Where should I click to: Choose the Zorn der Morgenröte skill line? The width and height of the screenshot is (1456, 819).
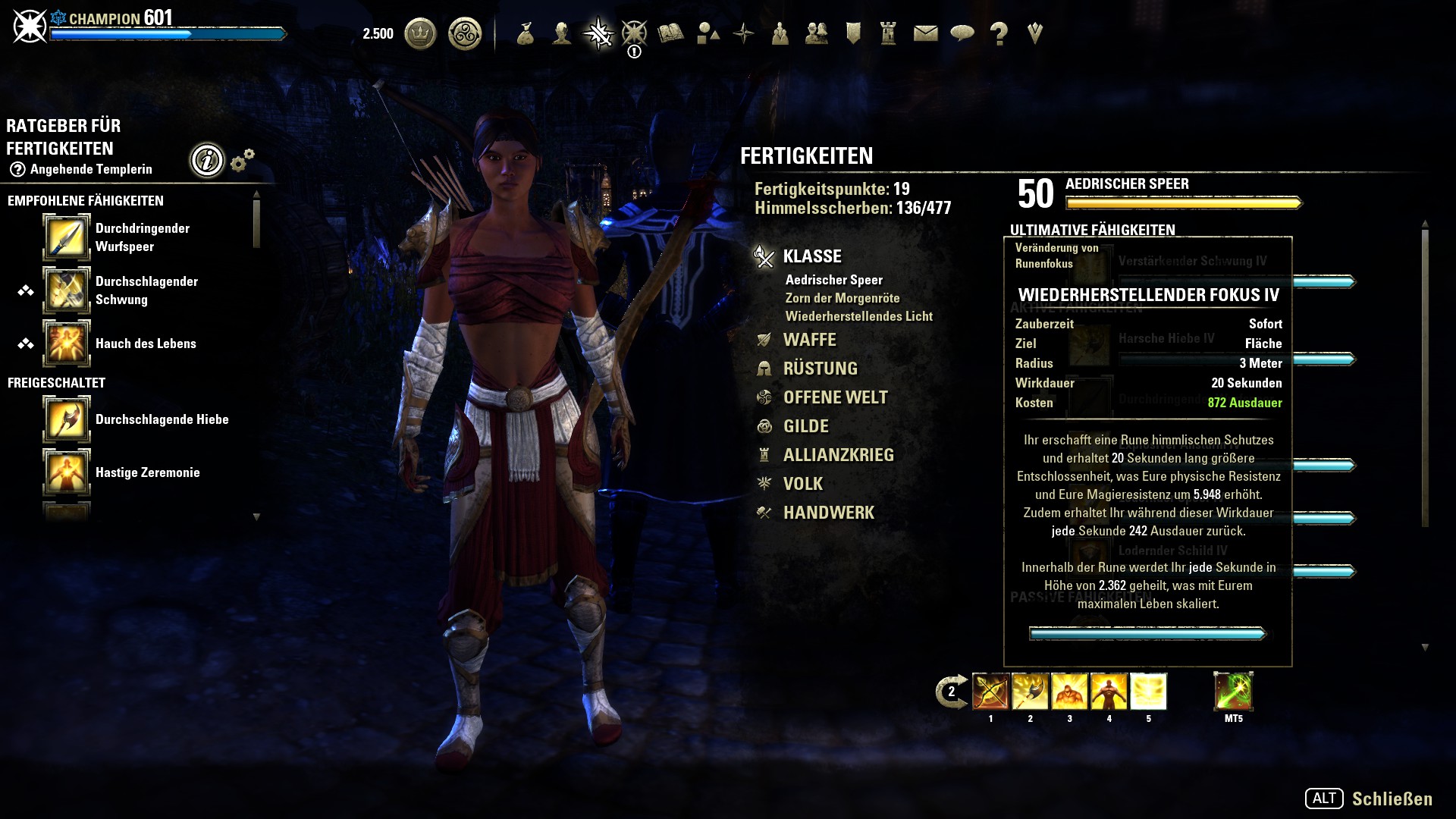[x=842, y=298]
